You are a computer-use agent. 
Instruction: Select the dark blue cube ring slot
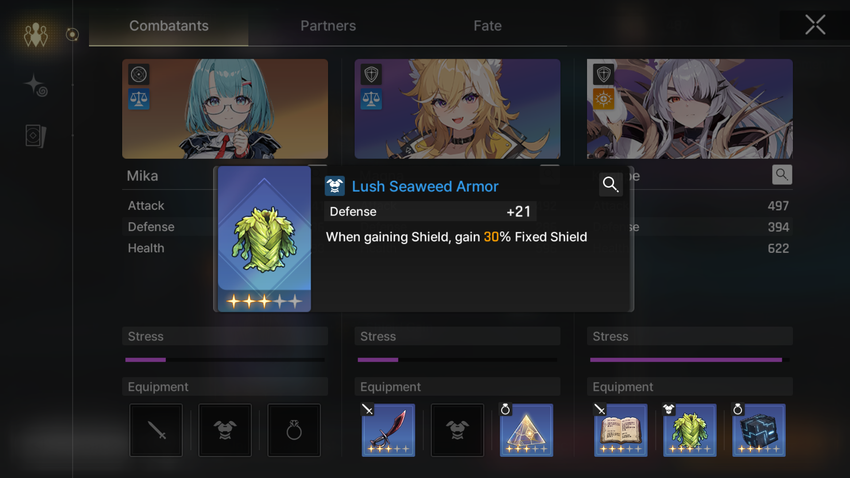pyautogui.click(x=759, y=430)
